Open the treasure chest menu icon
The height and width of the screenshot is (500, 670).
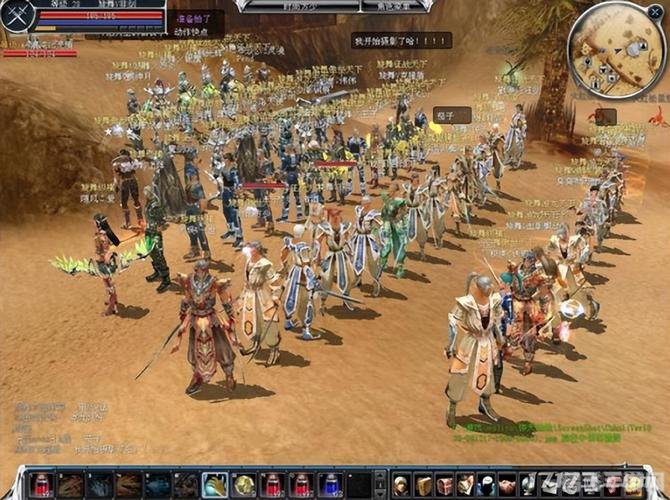[x=445, y=485]
